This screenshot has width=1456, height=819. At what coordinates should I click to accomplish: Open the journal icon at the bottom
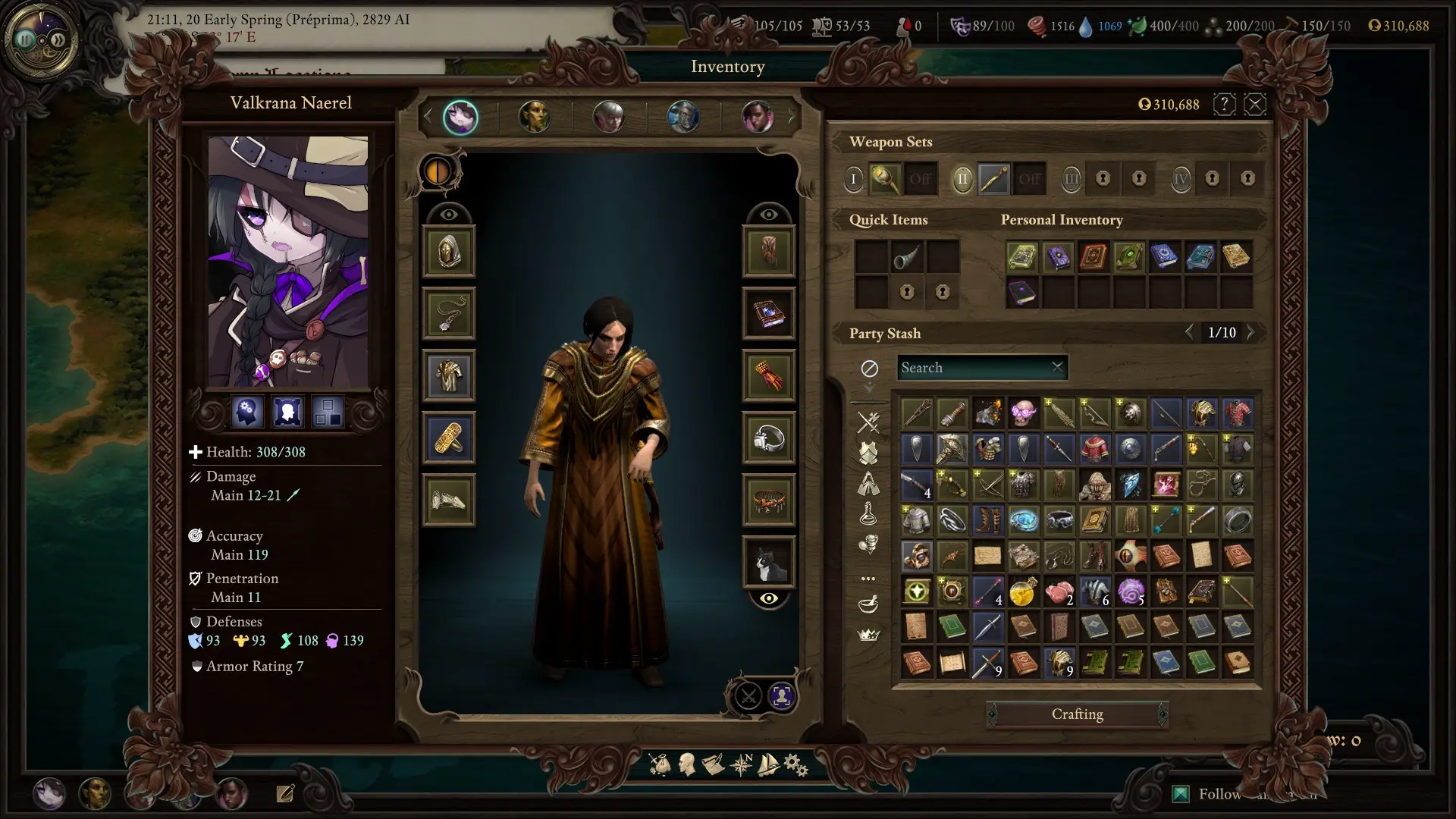click(713, 765)
